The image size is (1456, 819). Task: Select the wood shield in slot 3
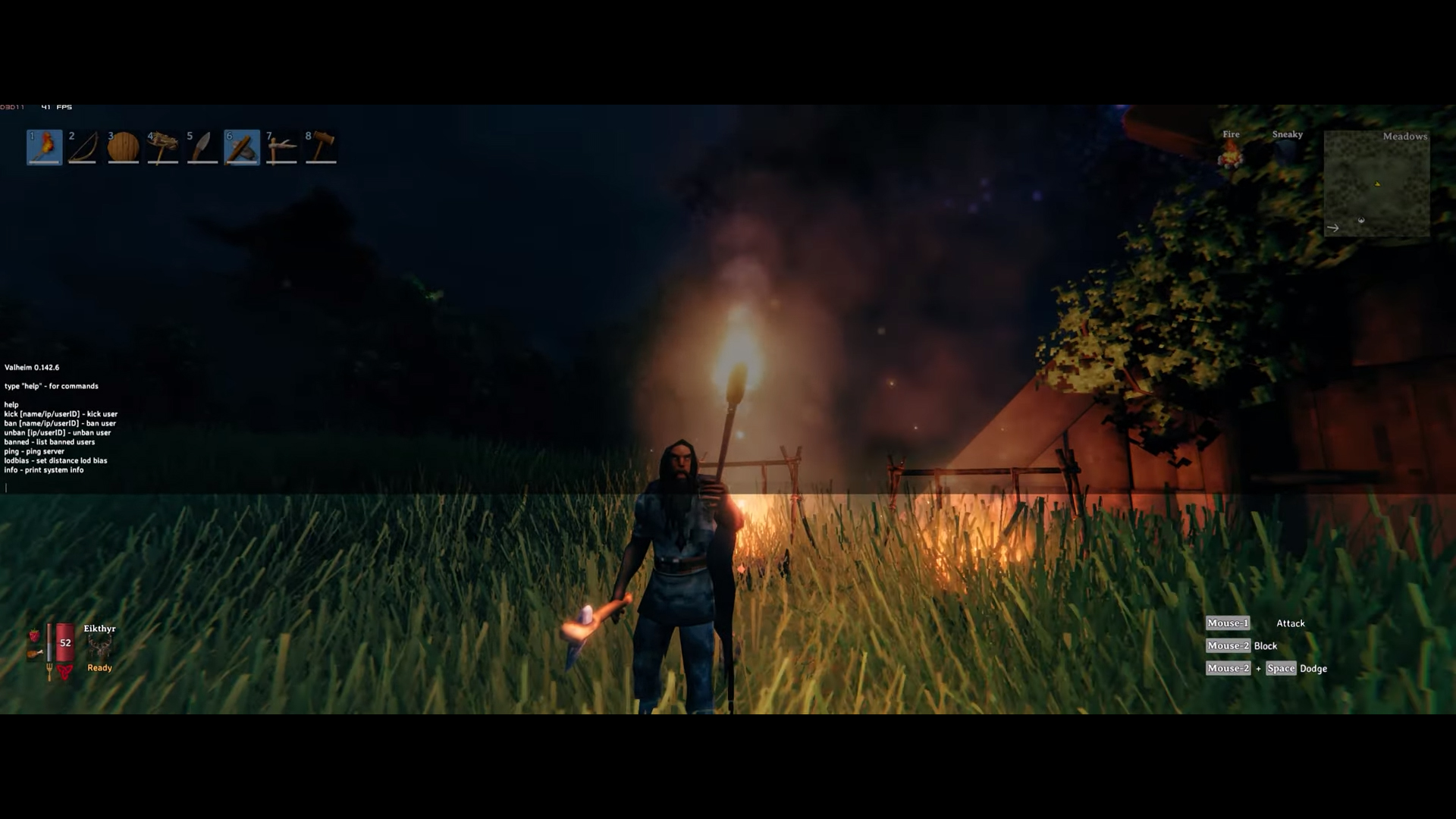click(123, 147)
